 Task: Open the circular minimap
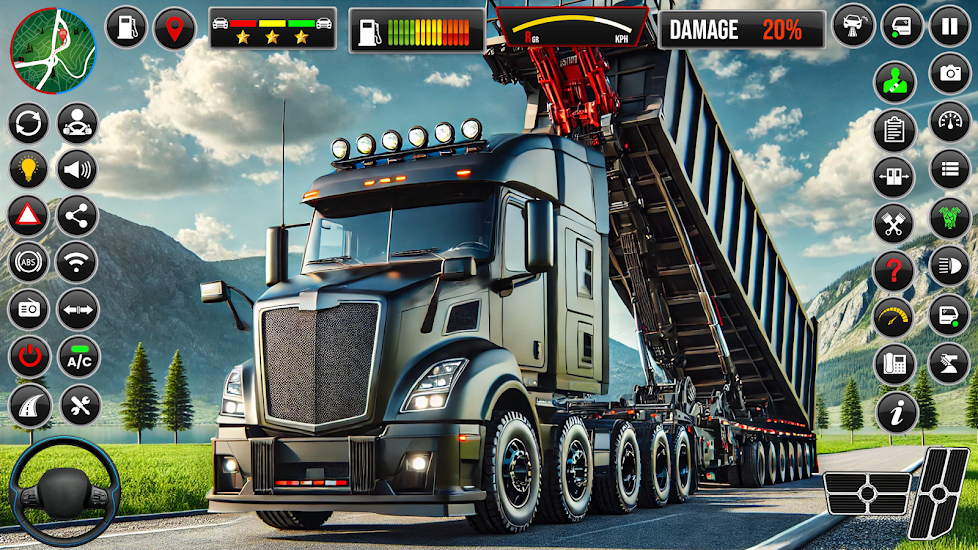(53, 51)
